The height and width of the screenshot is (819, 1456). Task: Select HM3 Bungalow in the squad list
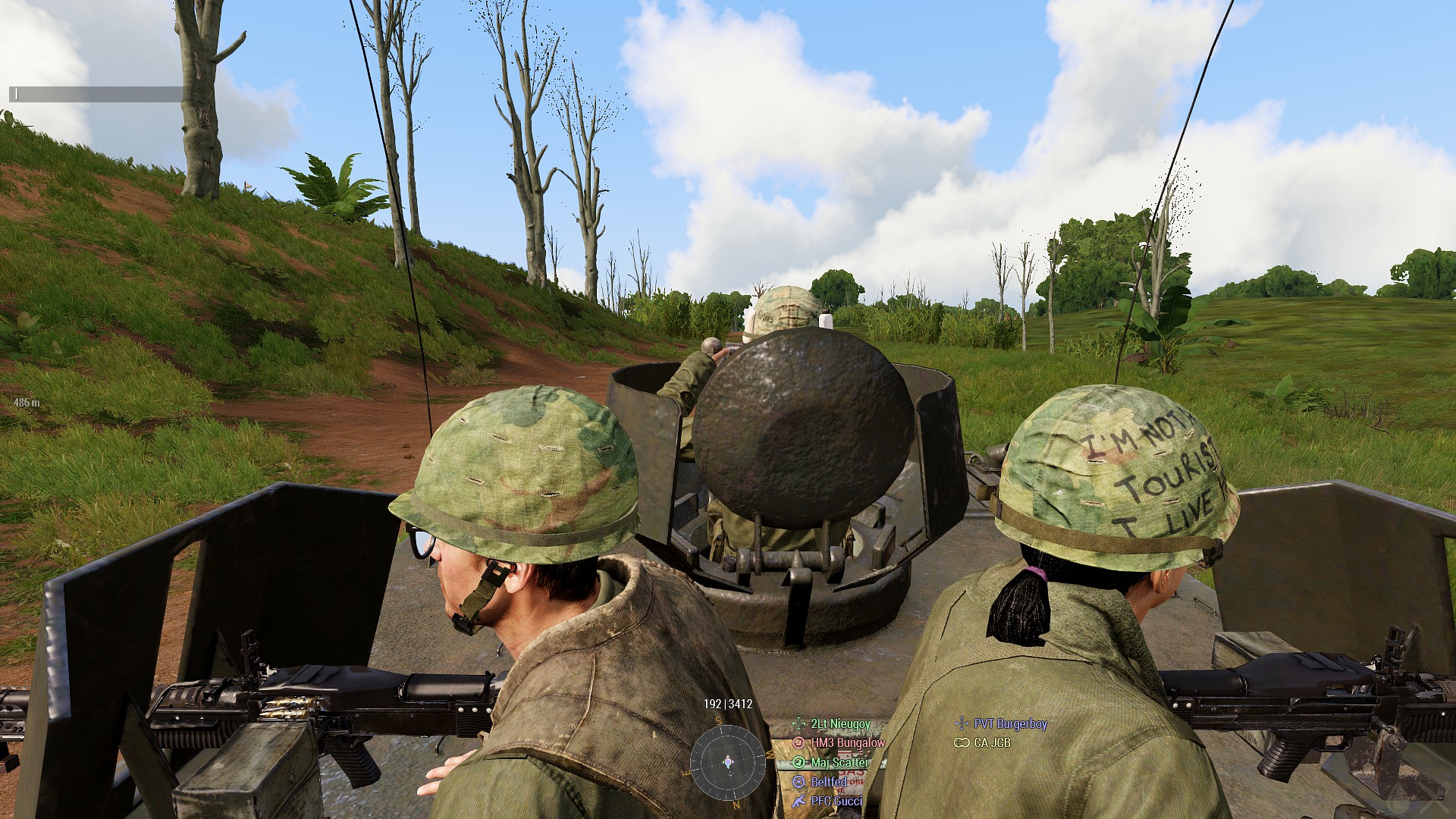(847, 743)
